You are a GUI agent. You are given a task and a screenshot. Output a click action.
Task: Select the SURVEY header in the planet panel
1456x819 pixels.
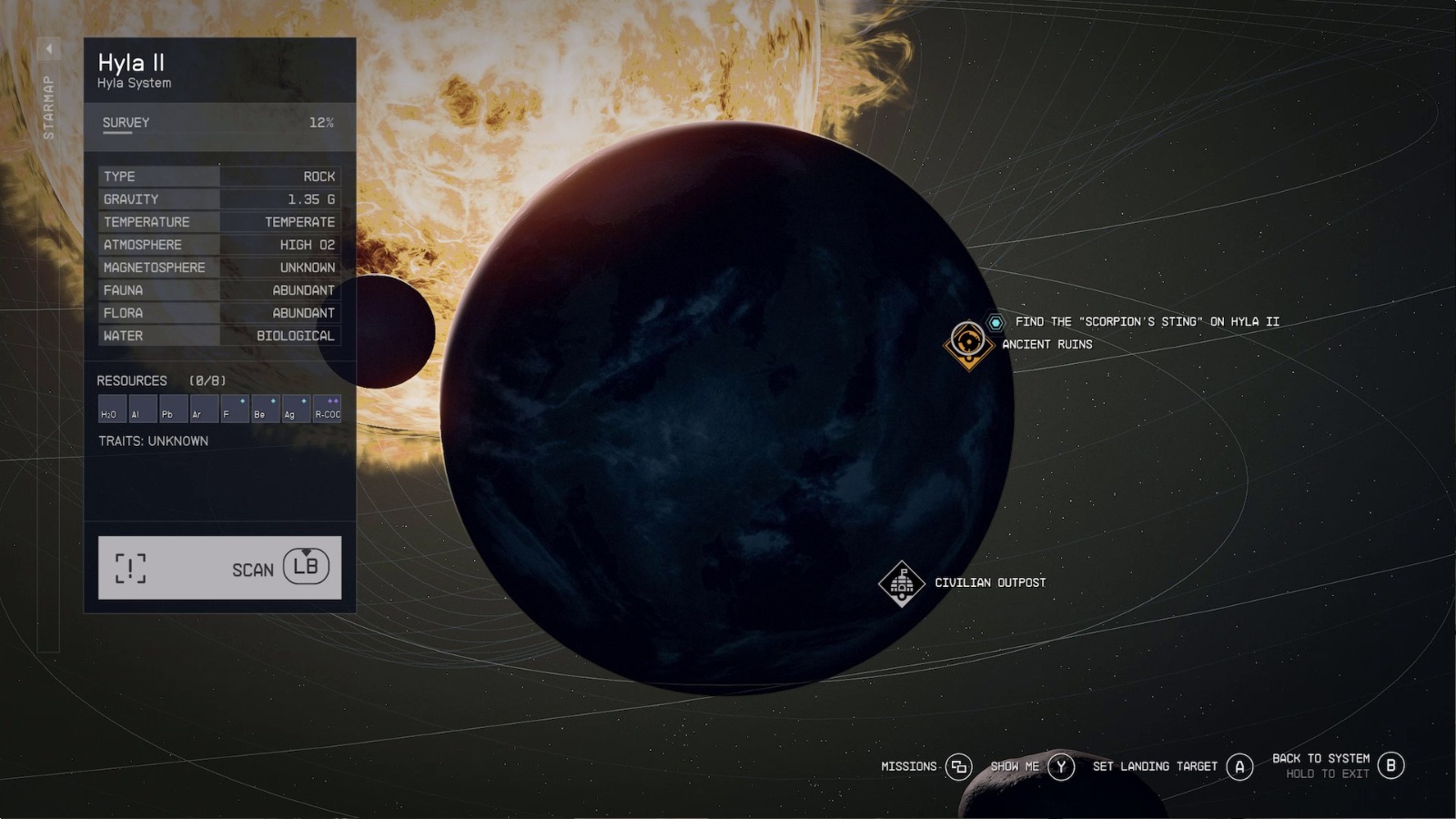pyautogui.click(x=127, y=121)
